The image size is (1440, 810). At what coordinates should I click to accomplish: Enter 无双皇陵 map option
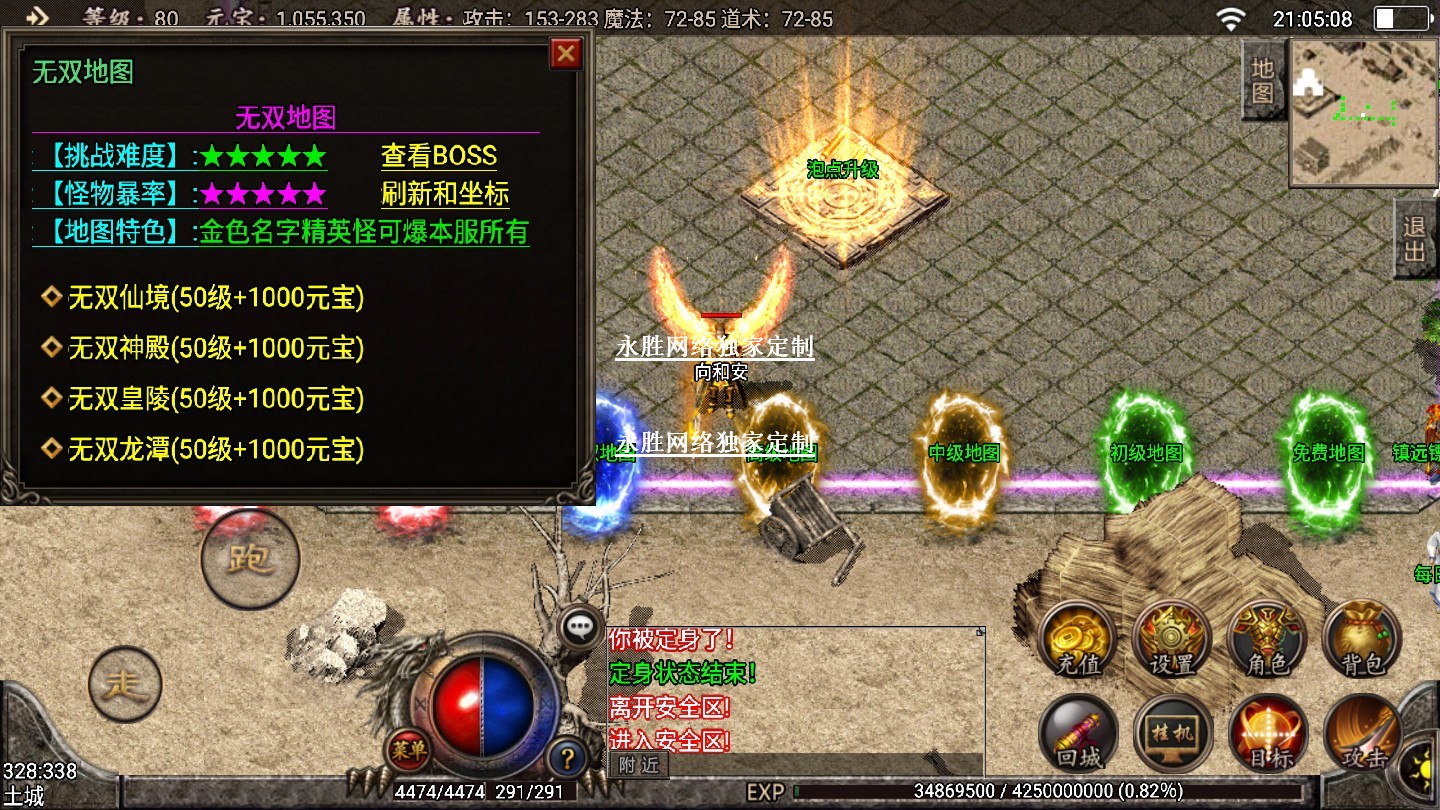coord(215,399)
